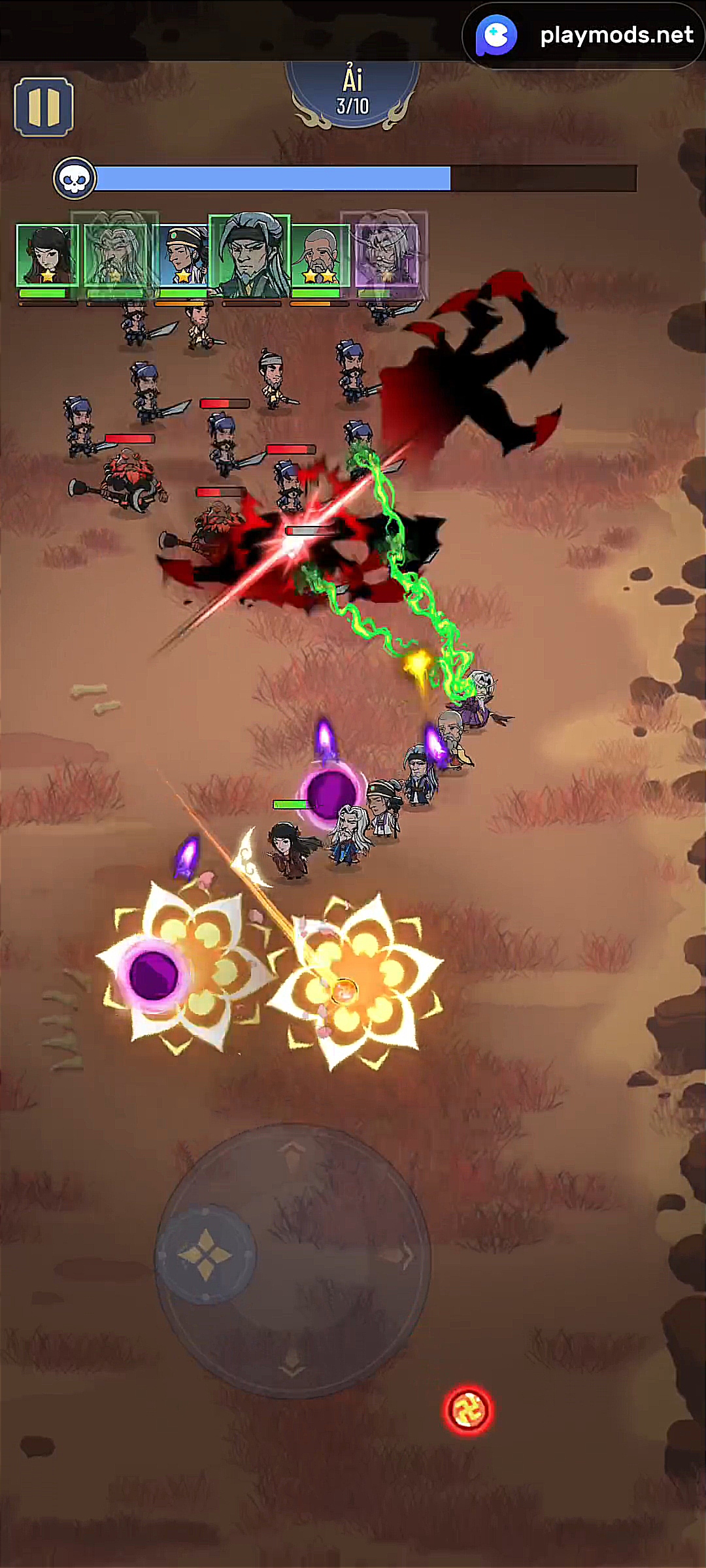Select the purple-tinted white-haired hero portrait
The image size is (706, 1568).
click(384, 252)
